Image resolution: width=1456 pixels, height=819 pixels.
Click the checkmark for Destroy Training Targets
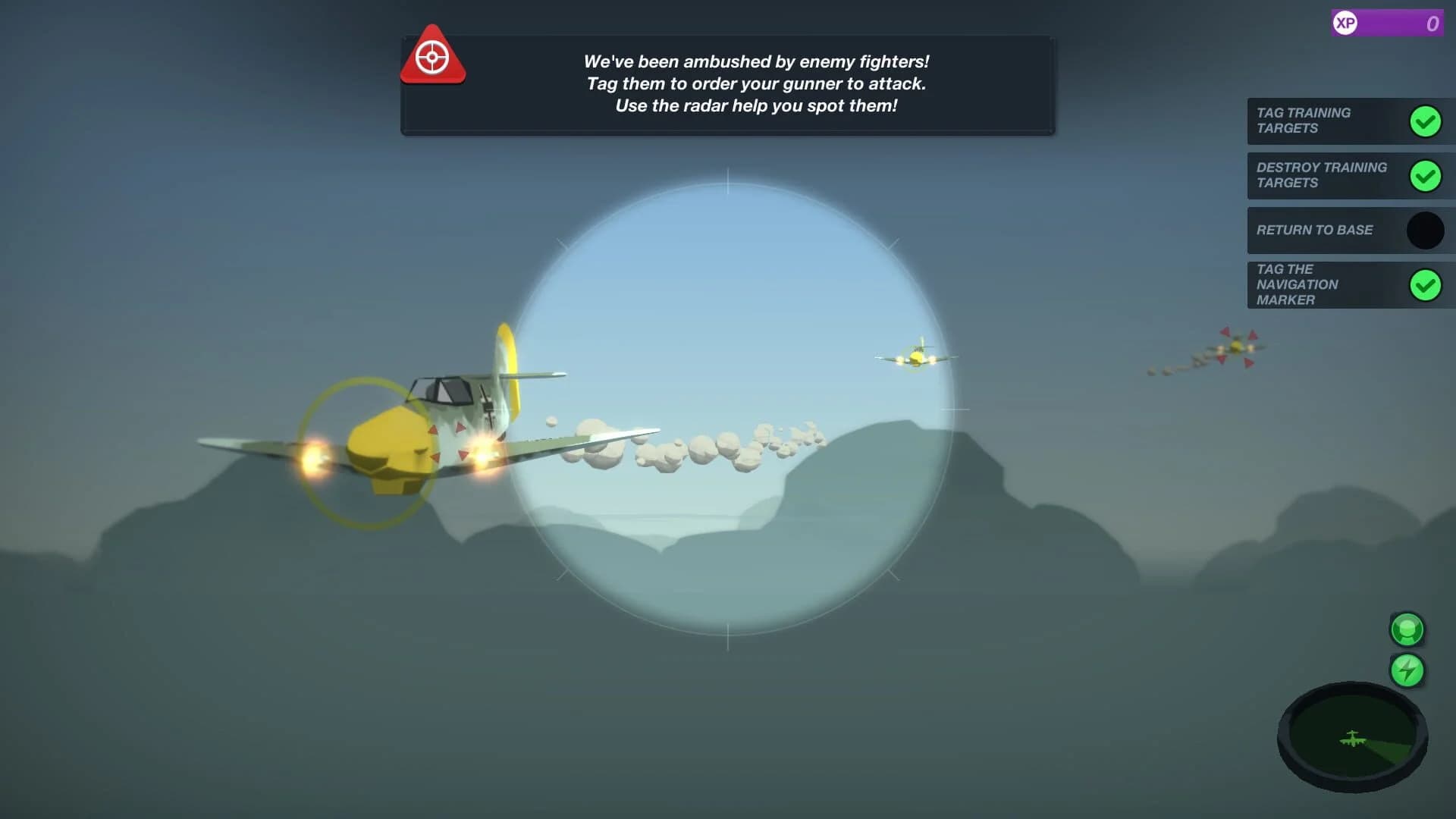click(x=1426, y=175)
